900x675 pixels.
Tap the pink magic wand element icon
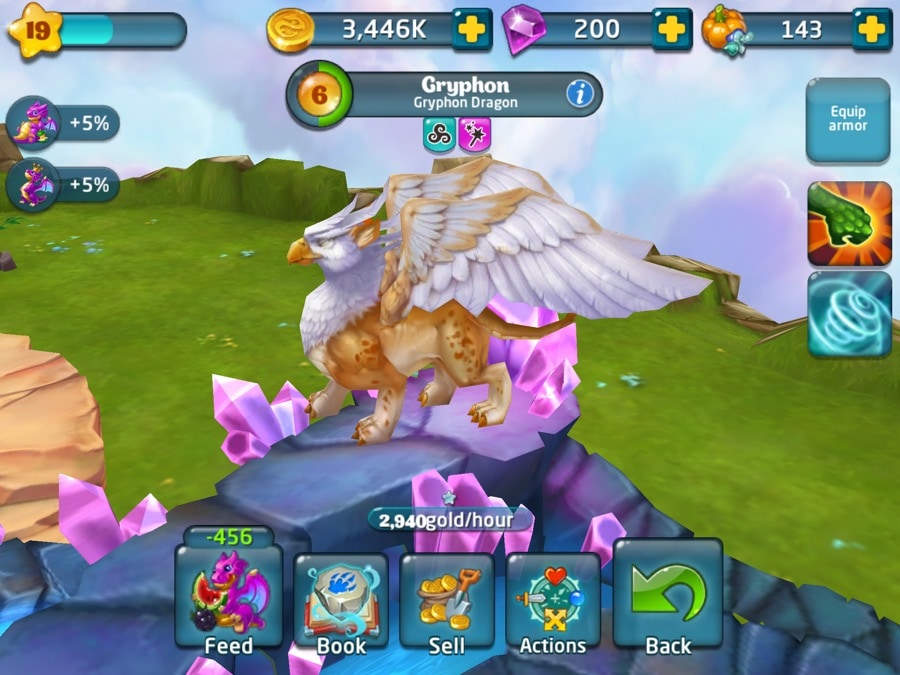(474, 135)
